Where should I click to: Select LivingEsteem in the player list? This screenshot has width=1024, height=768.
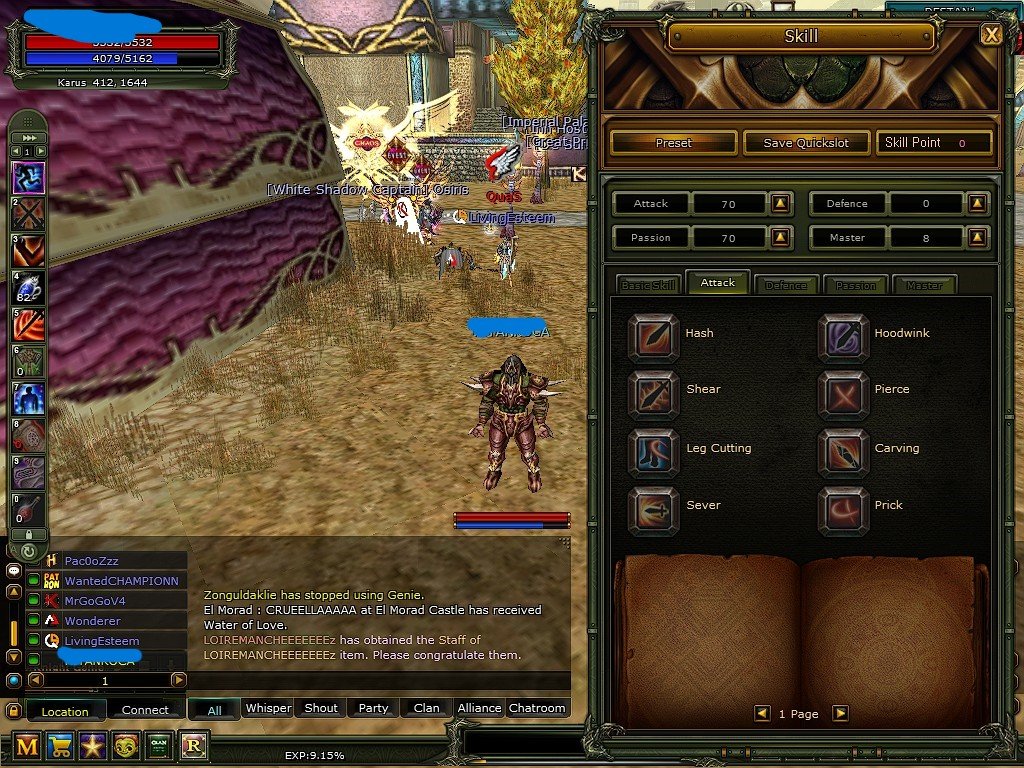click(102, 641)
